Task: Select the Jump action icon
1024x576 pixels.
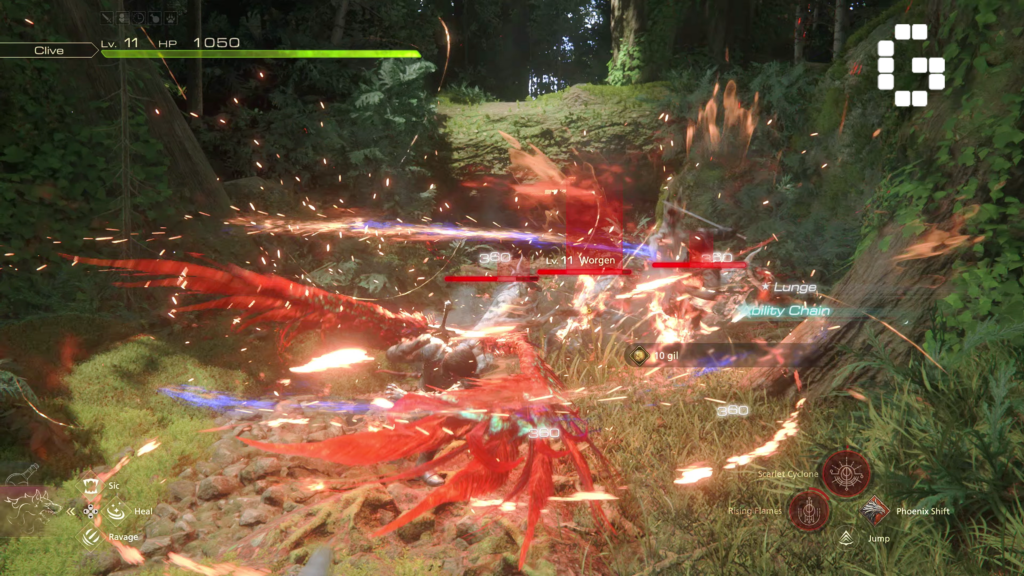Action: pos(846,538)
